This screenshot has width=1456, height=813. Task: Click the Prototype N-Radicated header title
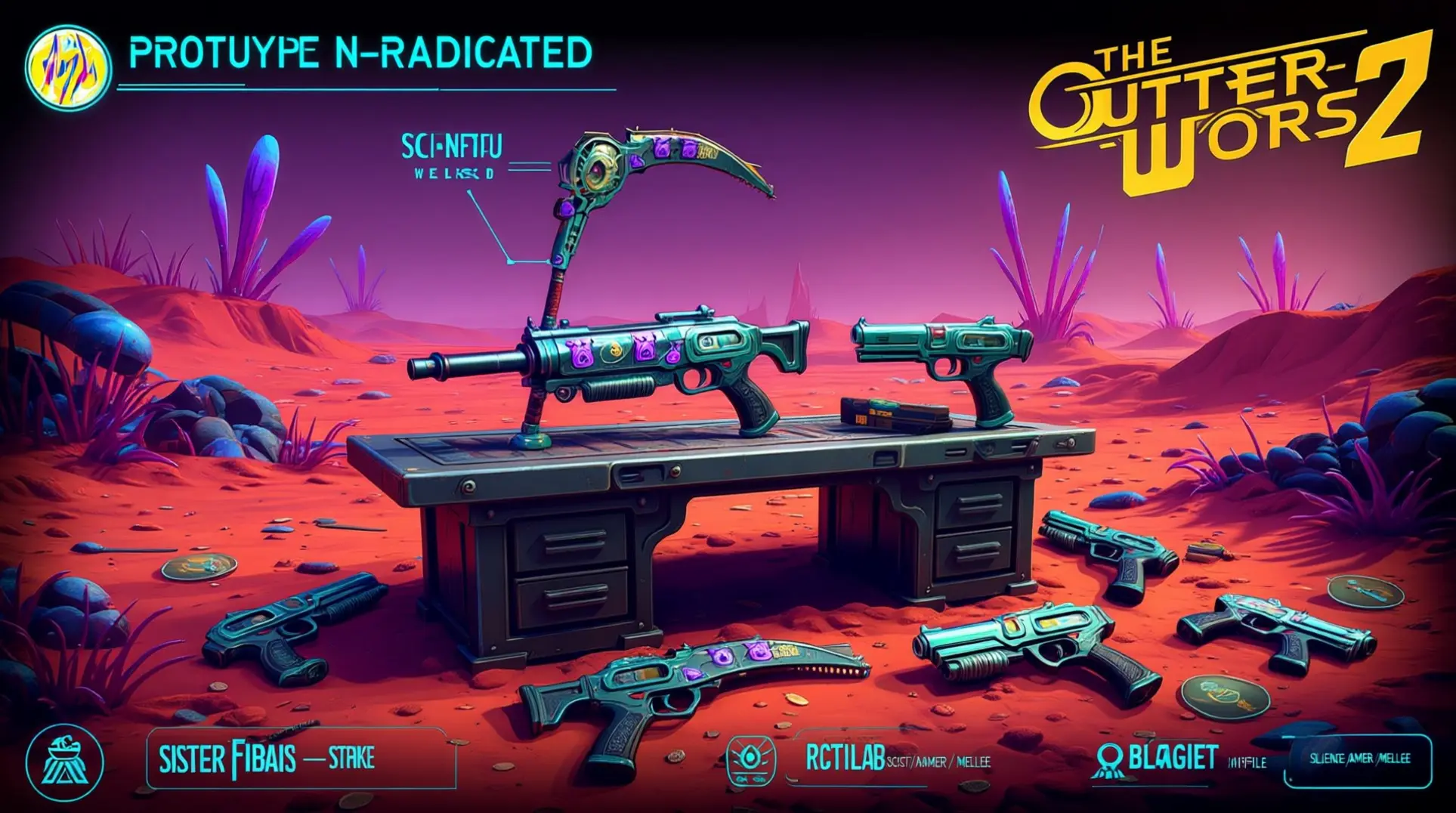click(360, 53)
